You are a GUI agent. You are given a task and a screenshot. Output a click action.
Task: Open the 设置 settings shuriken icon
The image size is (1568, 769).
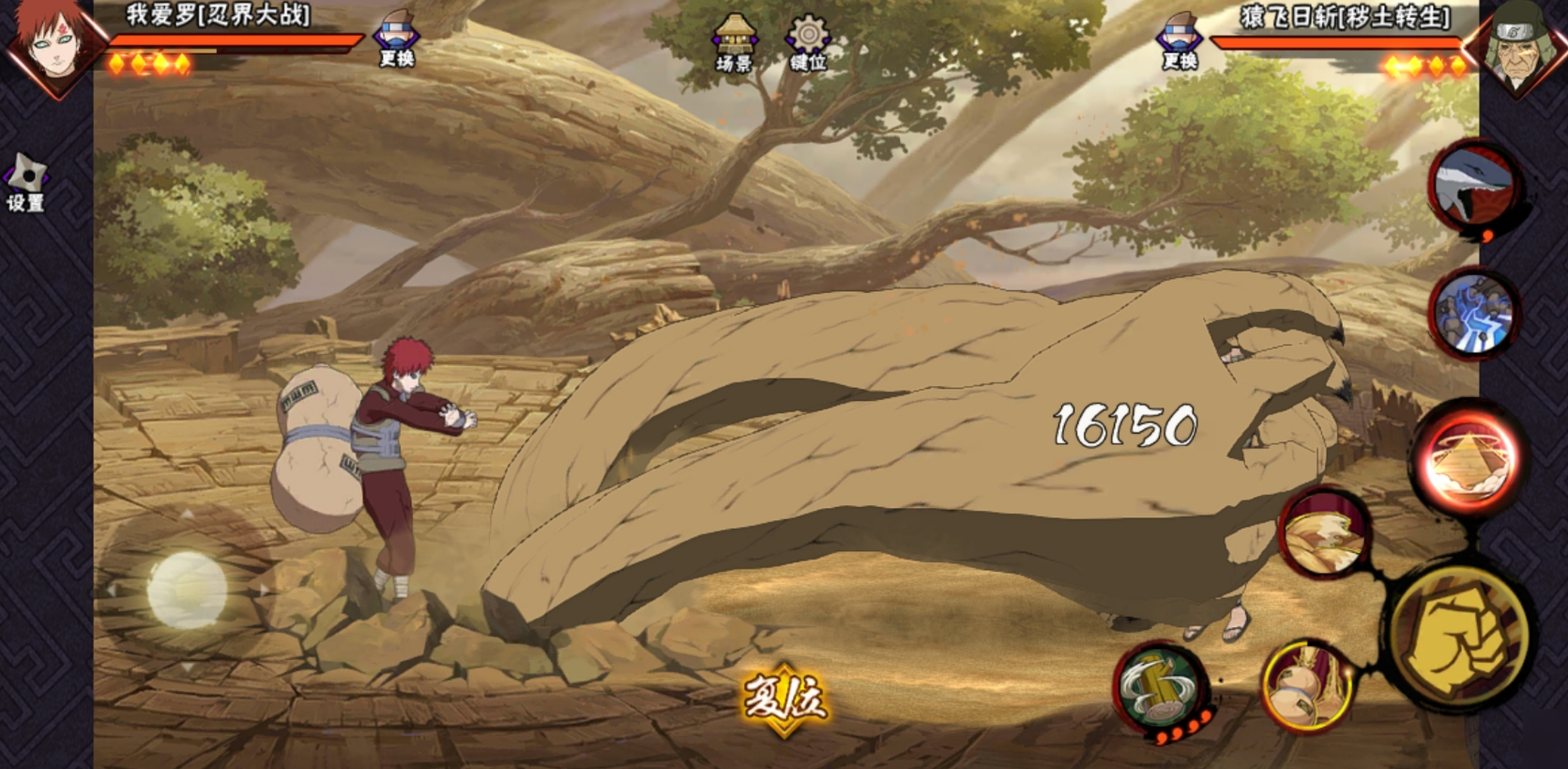(x=25, y=182)
